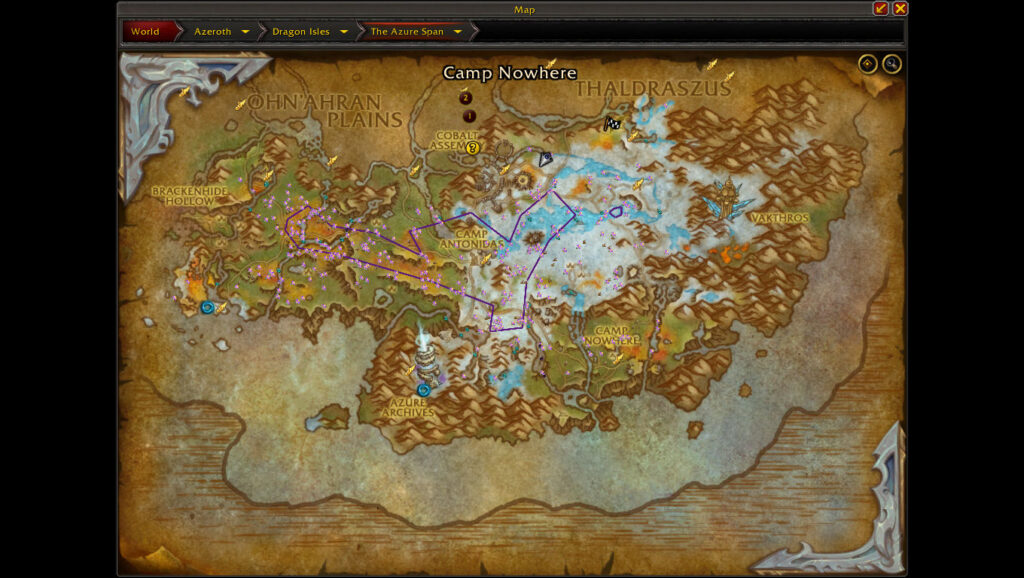Click the map pin tracking button

pos(867,65)
